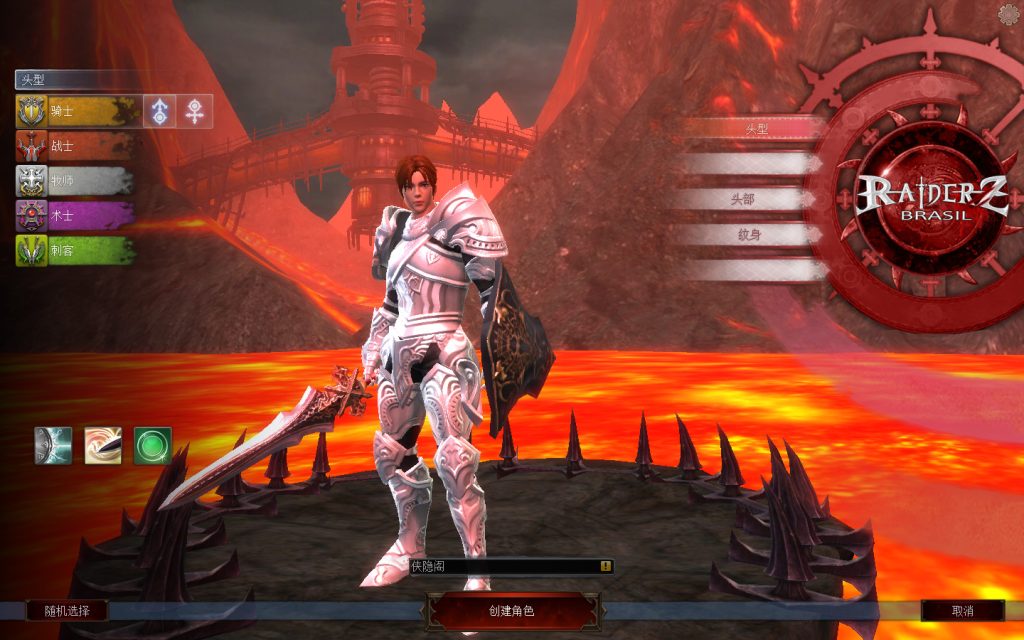Open the 头型 customization option on the right
The width and height of the screenshot is (1024, 640).
coord(753,129)
